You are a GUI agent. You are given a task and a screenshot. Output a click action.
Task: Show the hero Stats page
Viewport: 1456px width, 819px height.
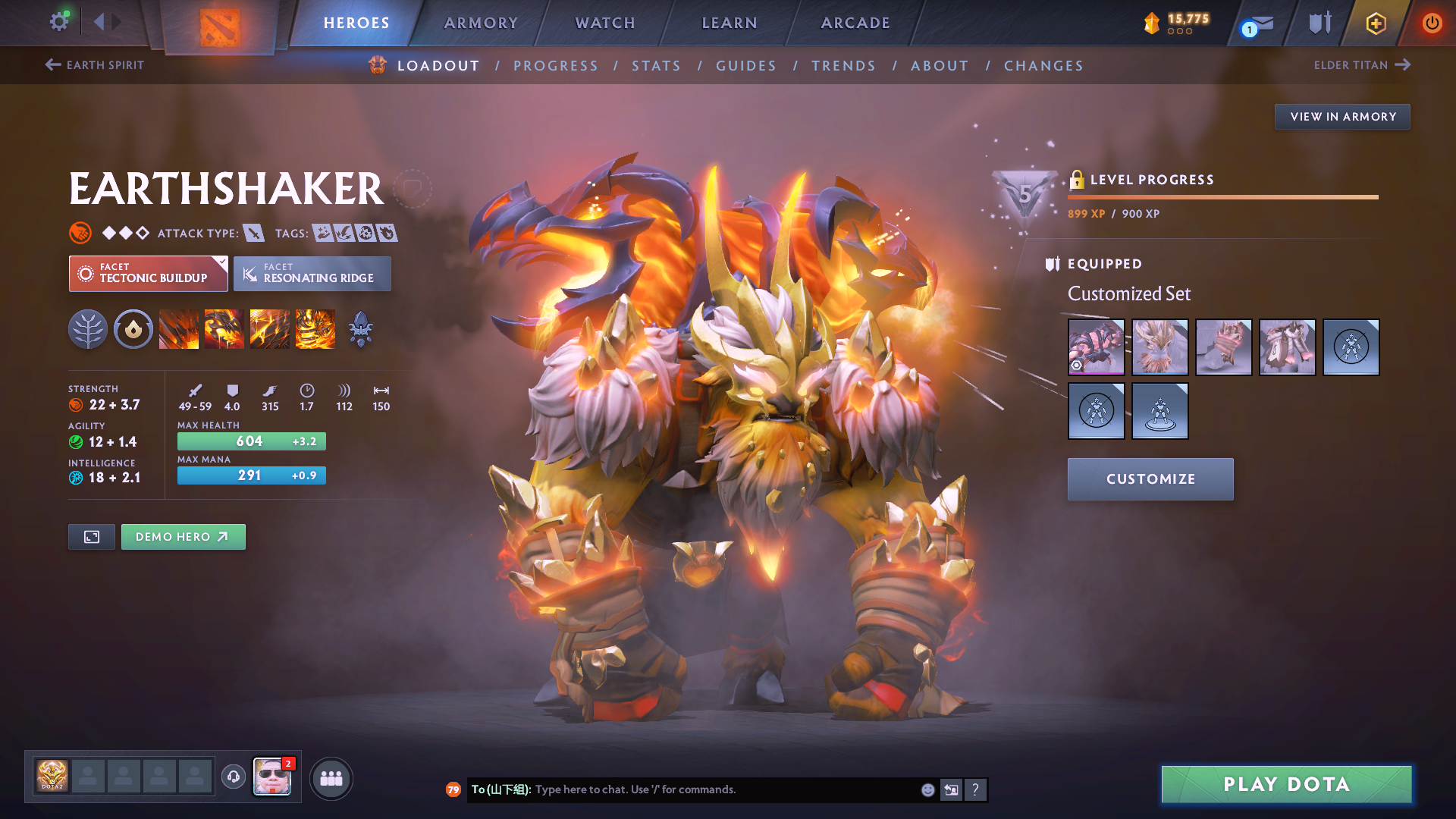[x=656, y=66]
